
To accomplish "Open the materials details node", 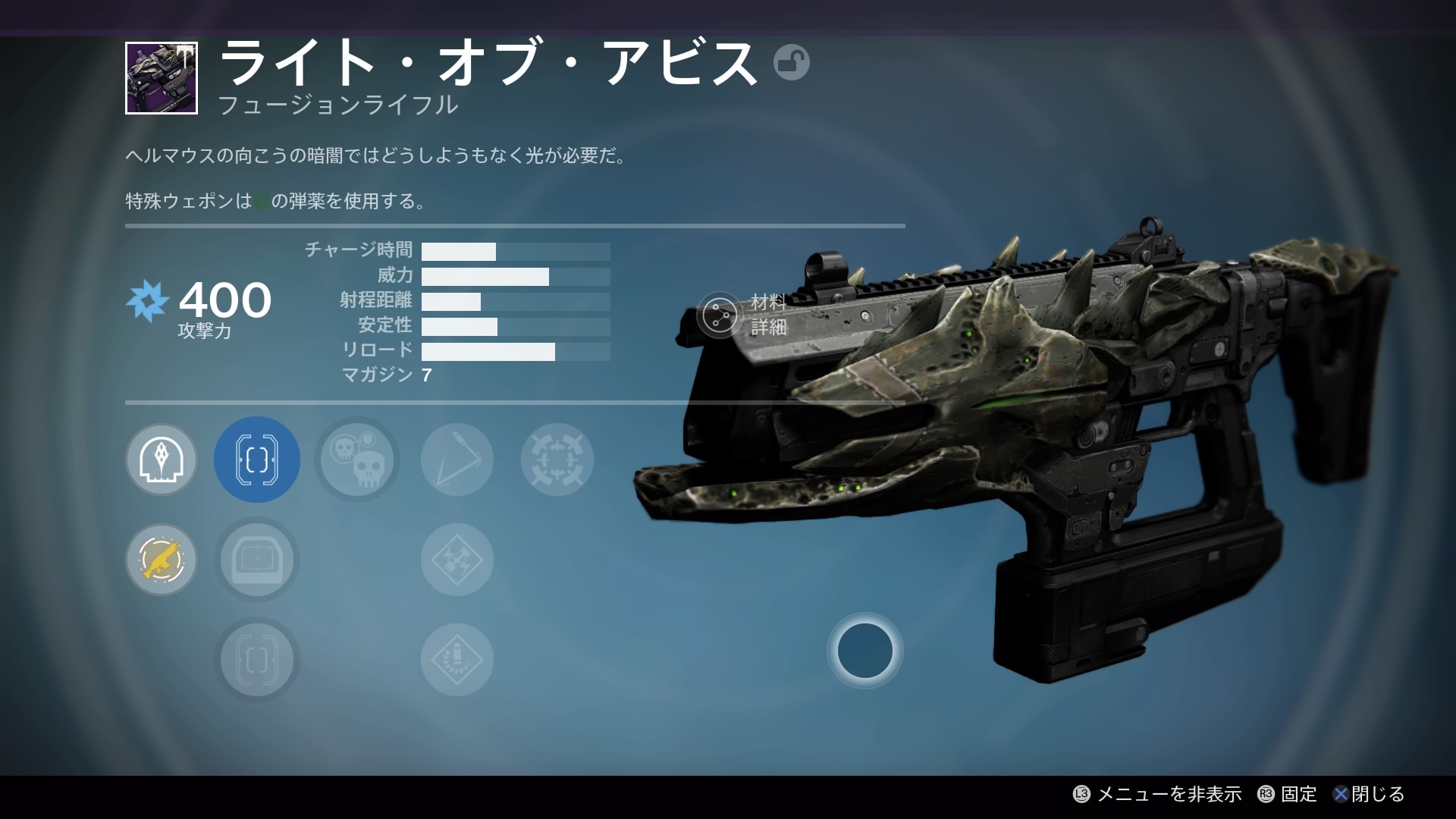I will coord(720,315).
